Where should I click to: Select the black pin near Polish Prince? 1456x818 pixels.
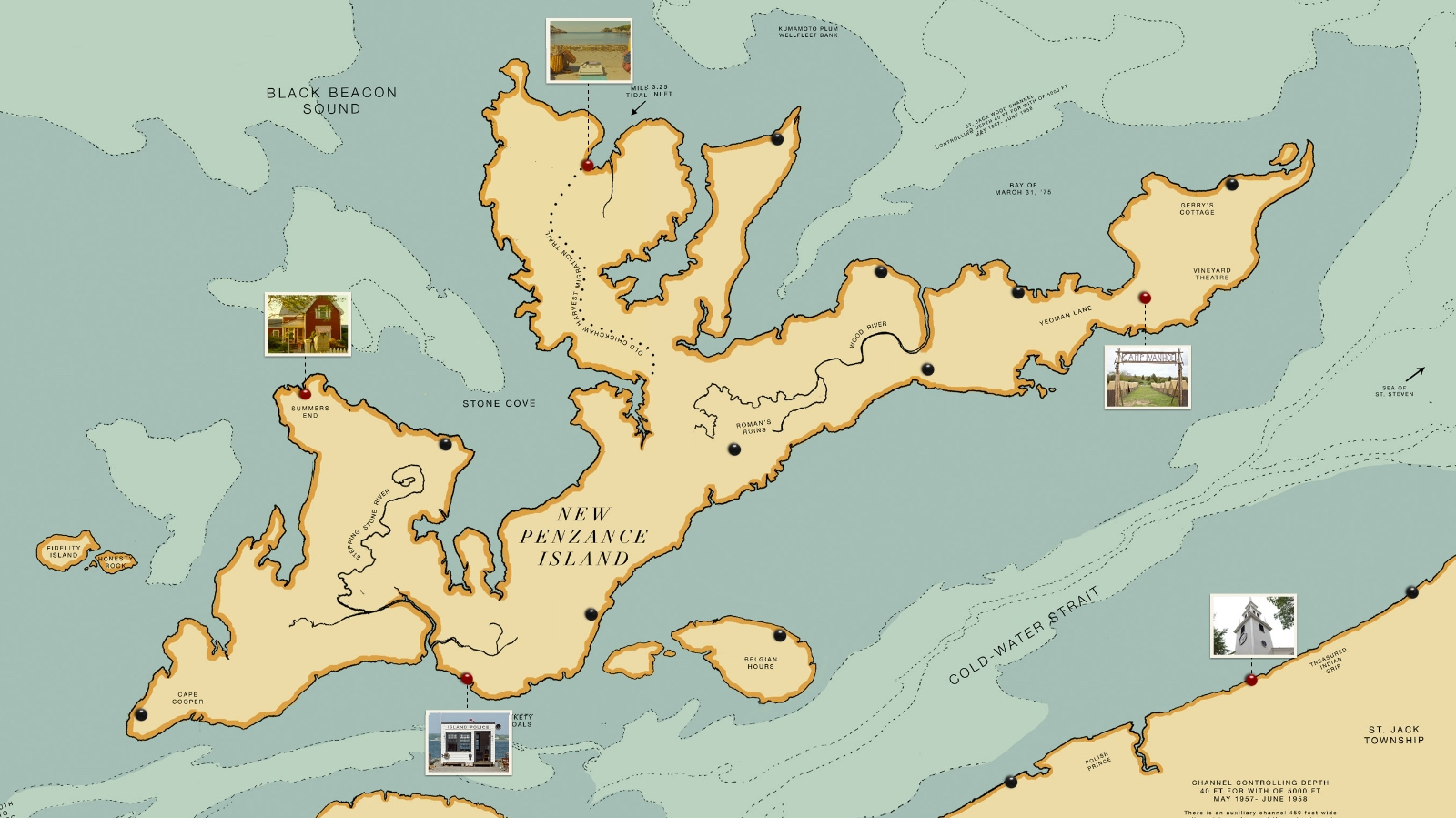1010,782
